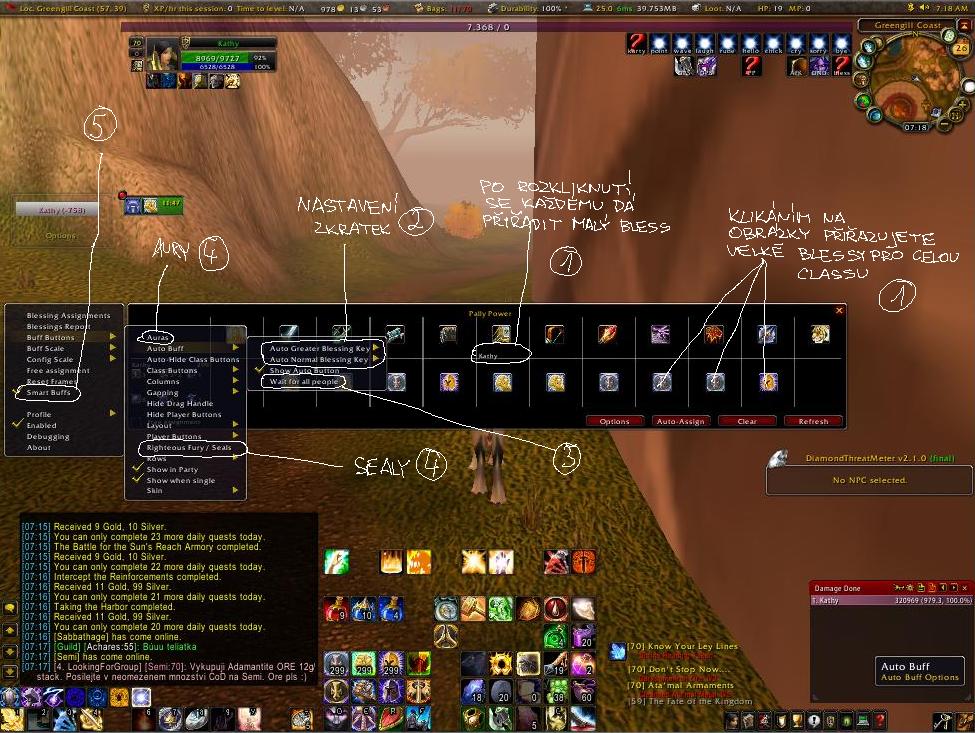Toggle Show in Party option
The height and width of the screenshot is (733, 975).
point(172,469)
